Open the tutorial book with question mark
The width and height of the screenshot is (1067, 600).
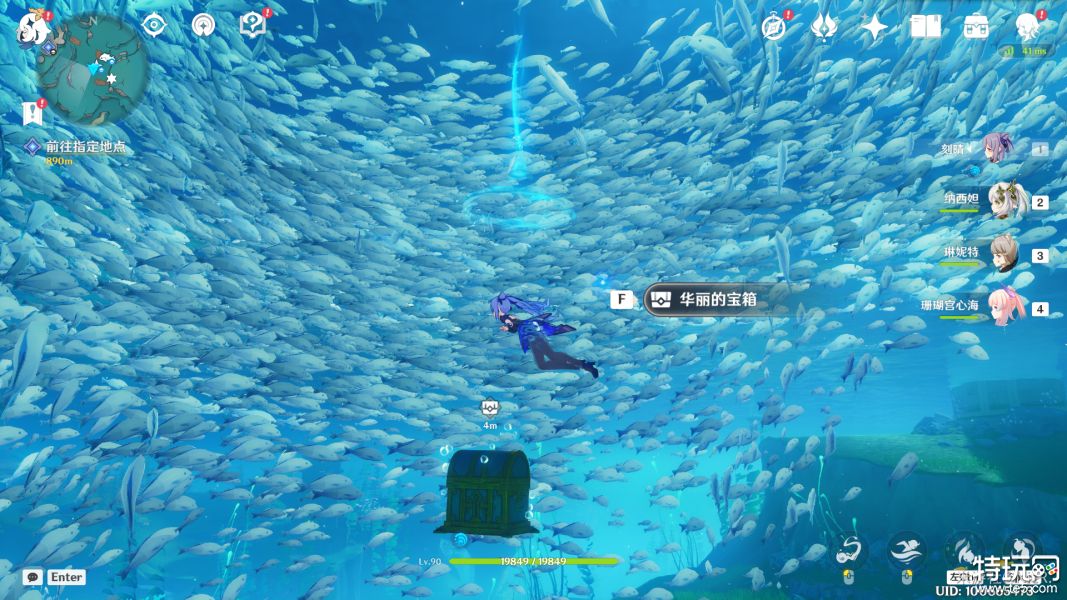[253, 26]
